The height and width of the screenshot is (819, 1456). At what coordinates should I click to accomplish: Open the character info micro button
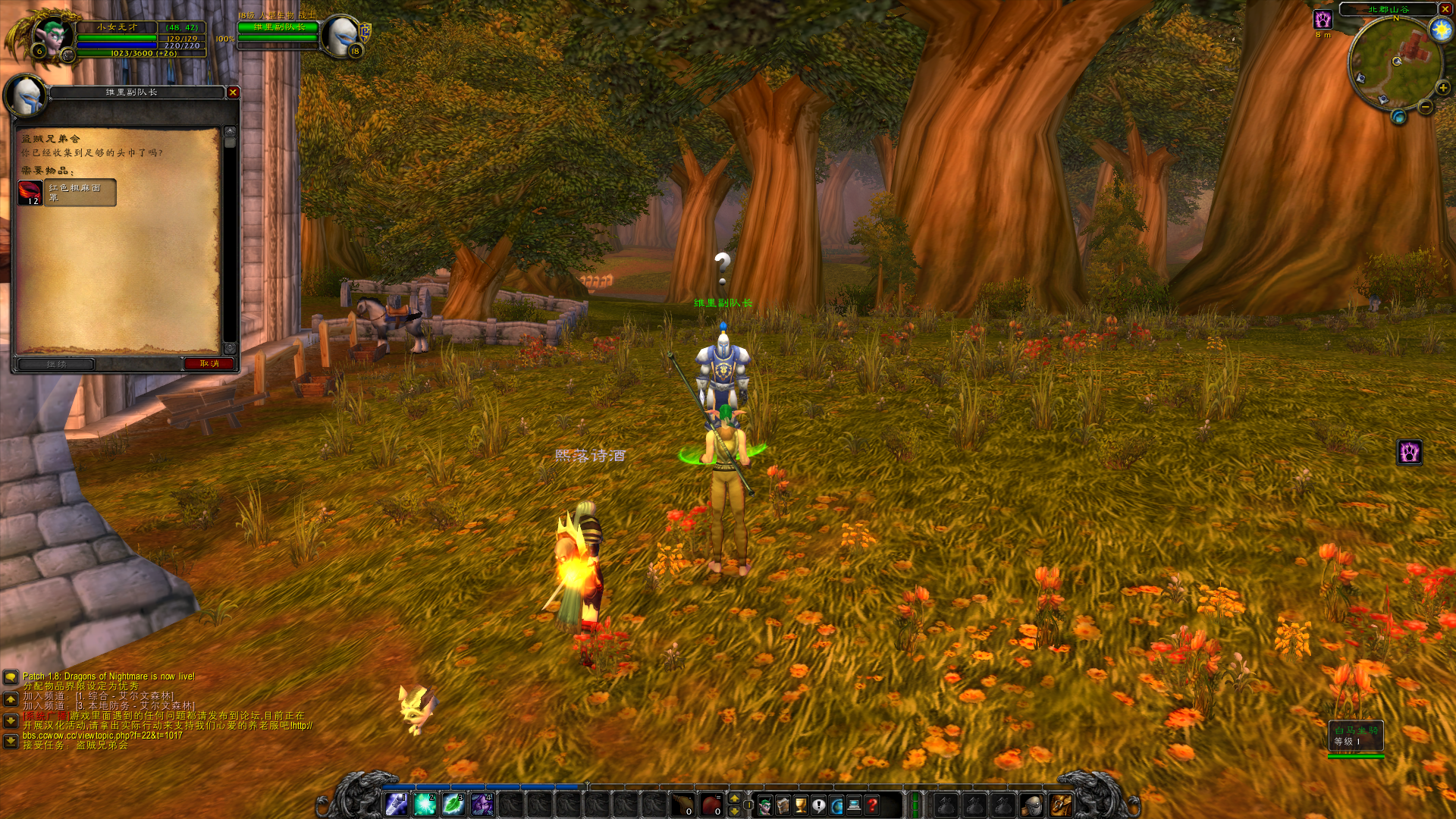coord(764,805)
